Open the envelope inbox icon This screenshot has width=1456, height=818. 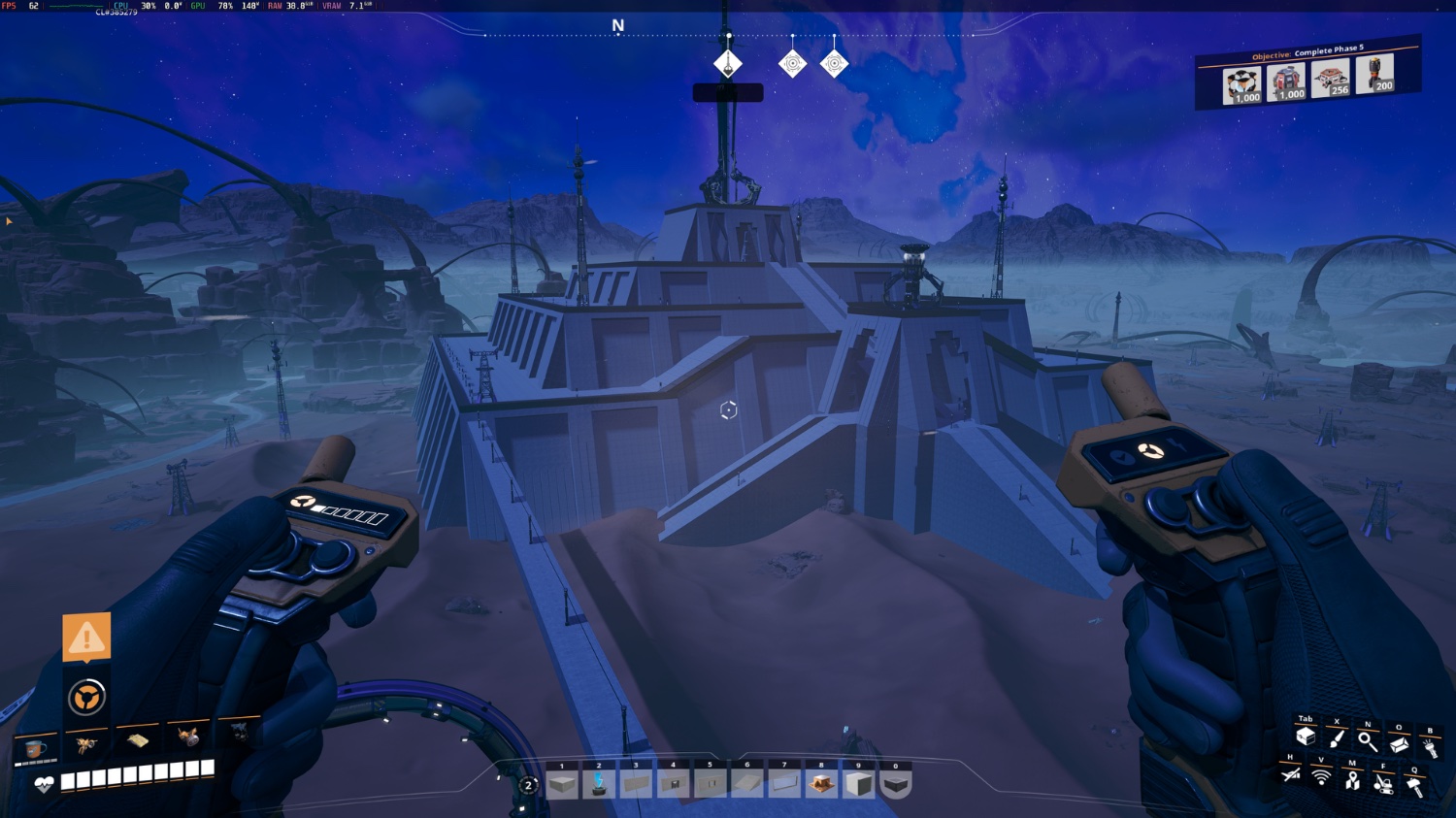pyautogui.click(x=1399, y=744)
